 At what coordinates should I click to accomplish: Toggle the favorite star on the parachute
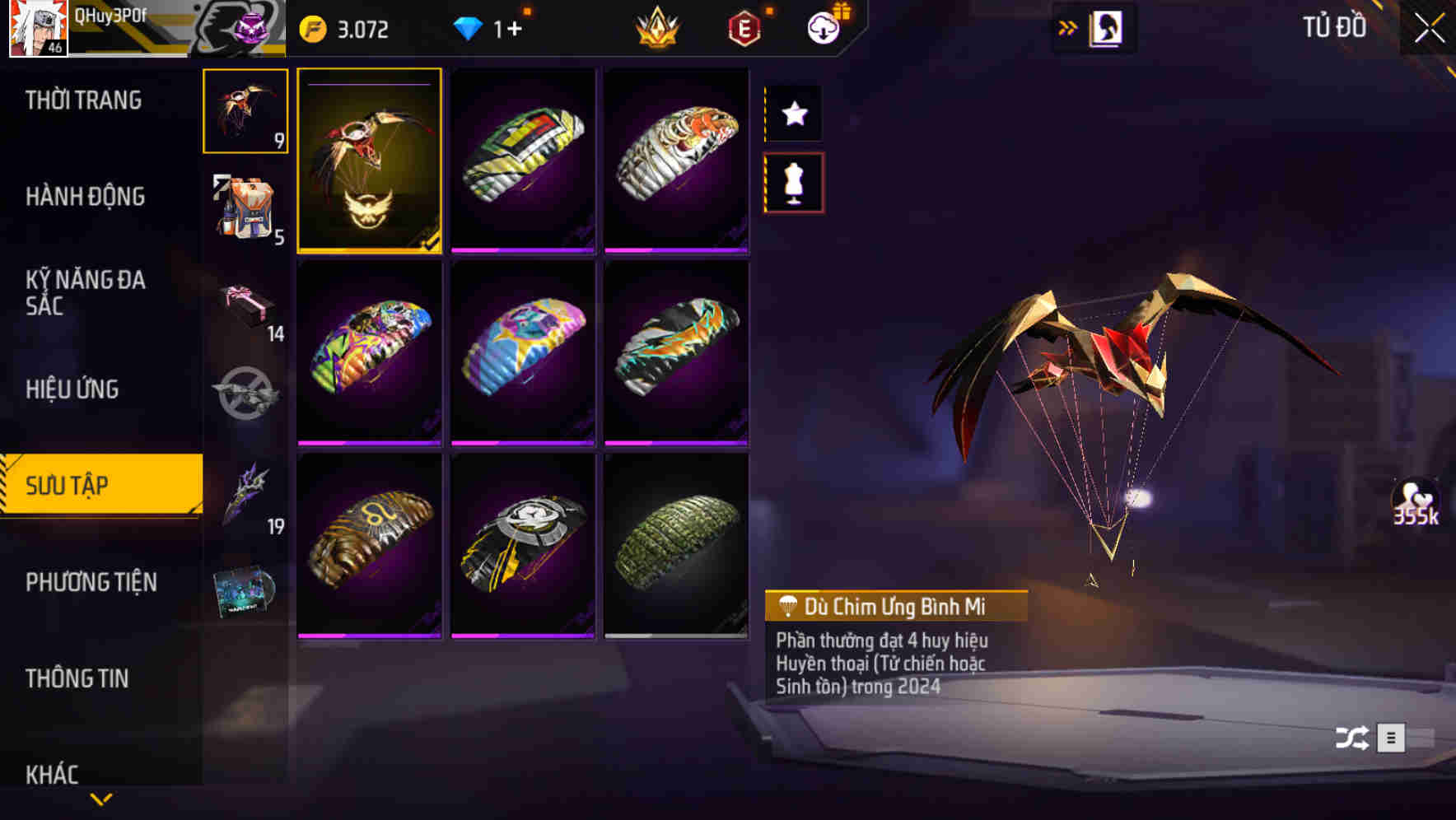click(x=793, y=114)
